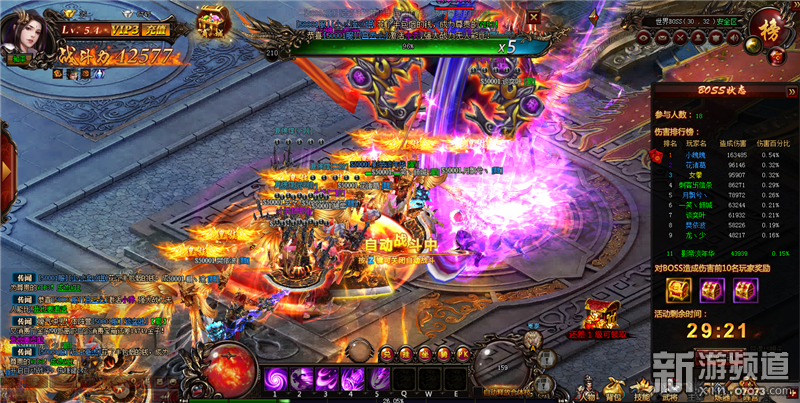Activate skill in hotbar slot 1
Viewport: 800px width, 403px height.
point(276,379)
